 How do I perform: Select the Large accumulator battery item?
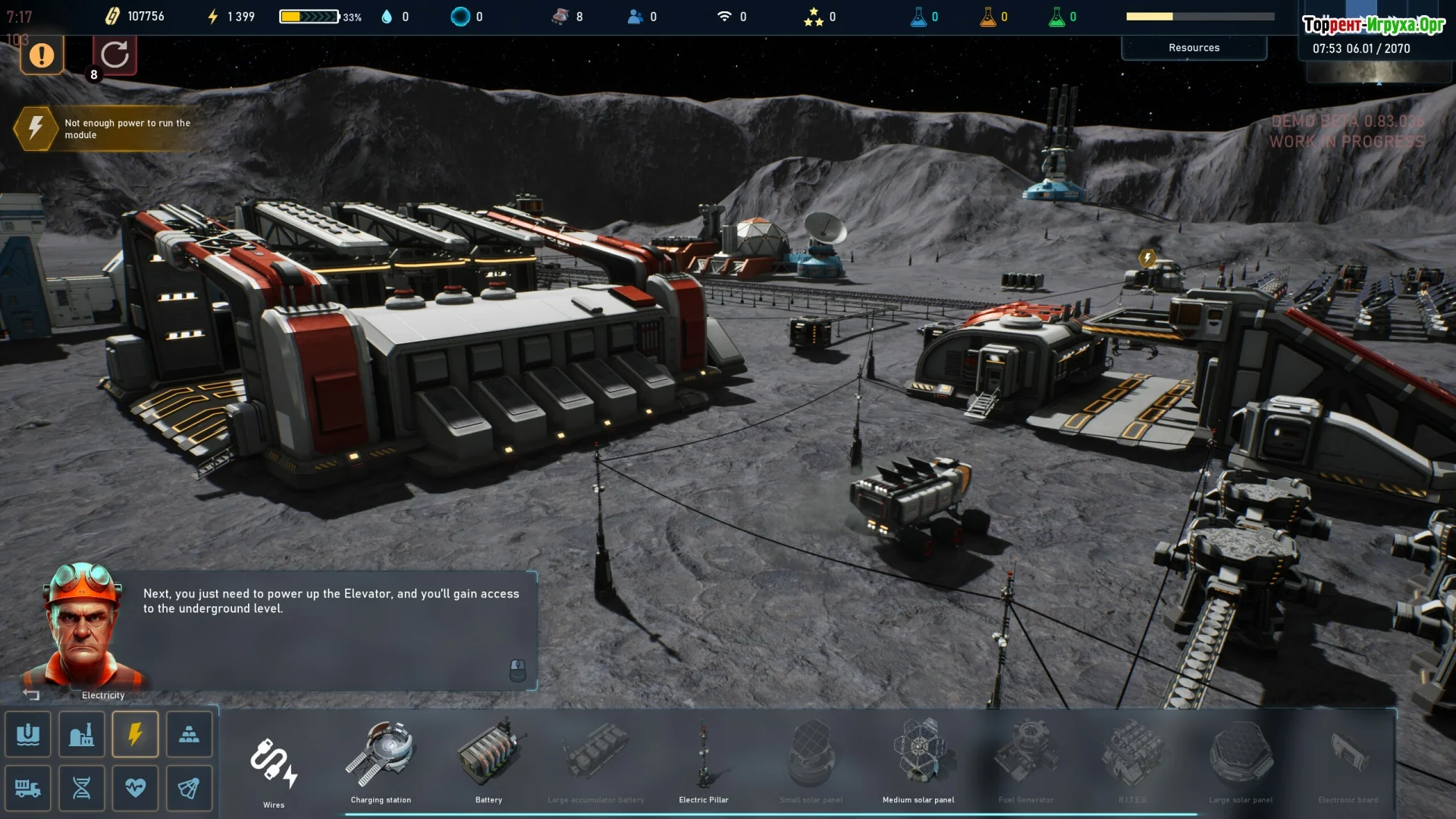596,758
